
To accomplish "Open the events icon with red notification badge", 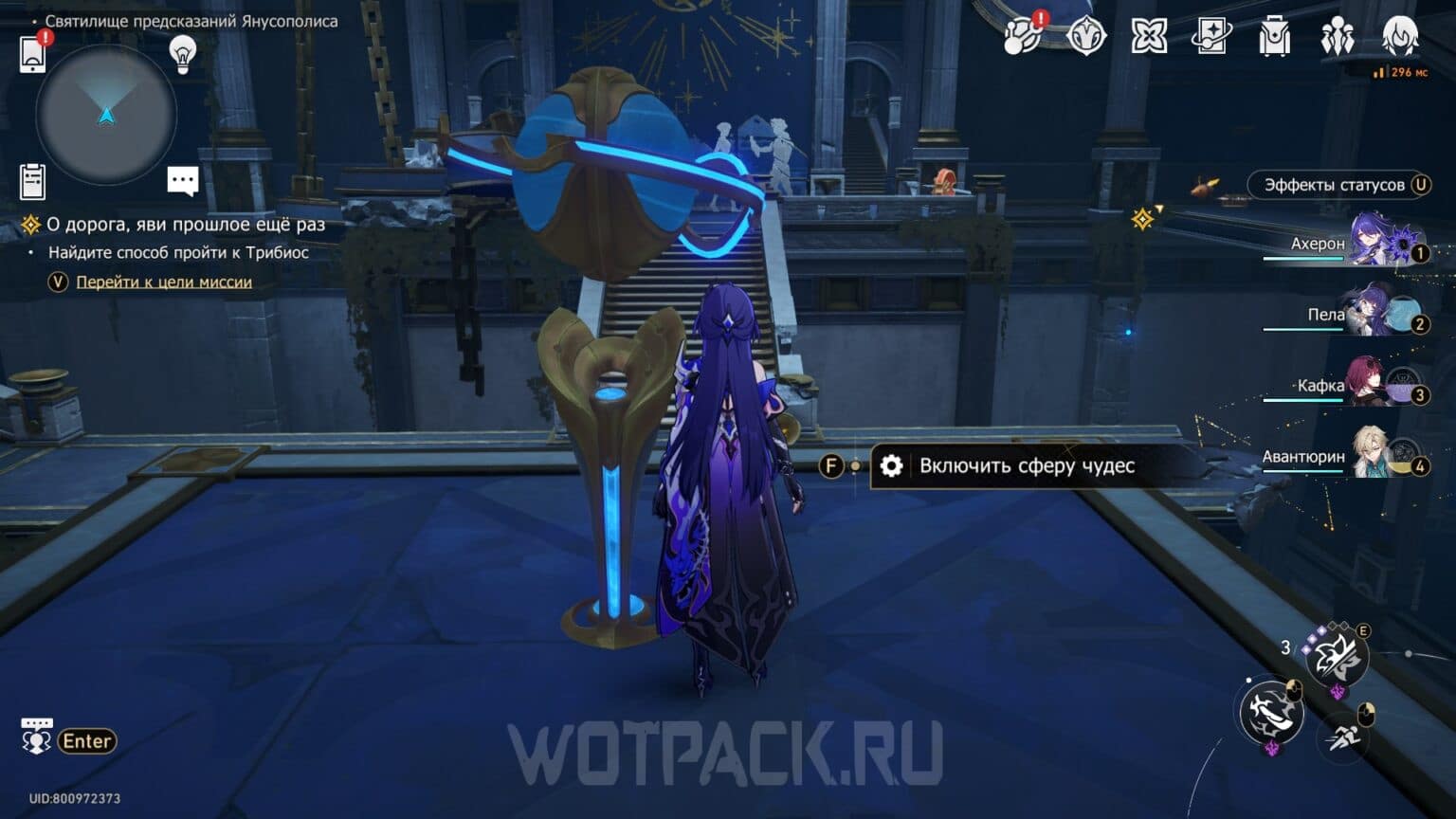I will point(1020,36).
